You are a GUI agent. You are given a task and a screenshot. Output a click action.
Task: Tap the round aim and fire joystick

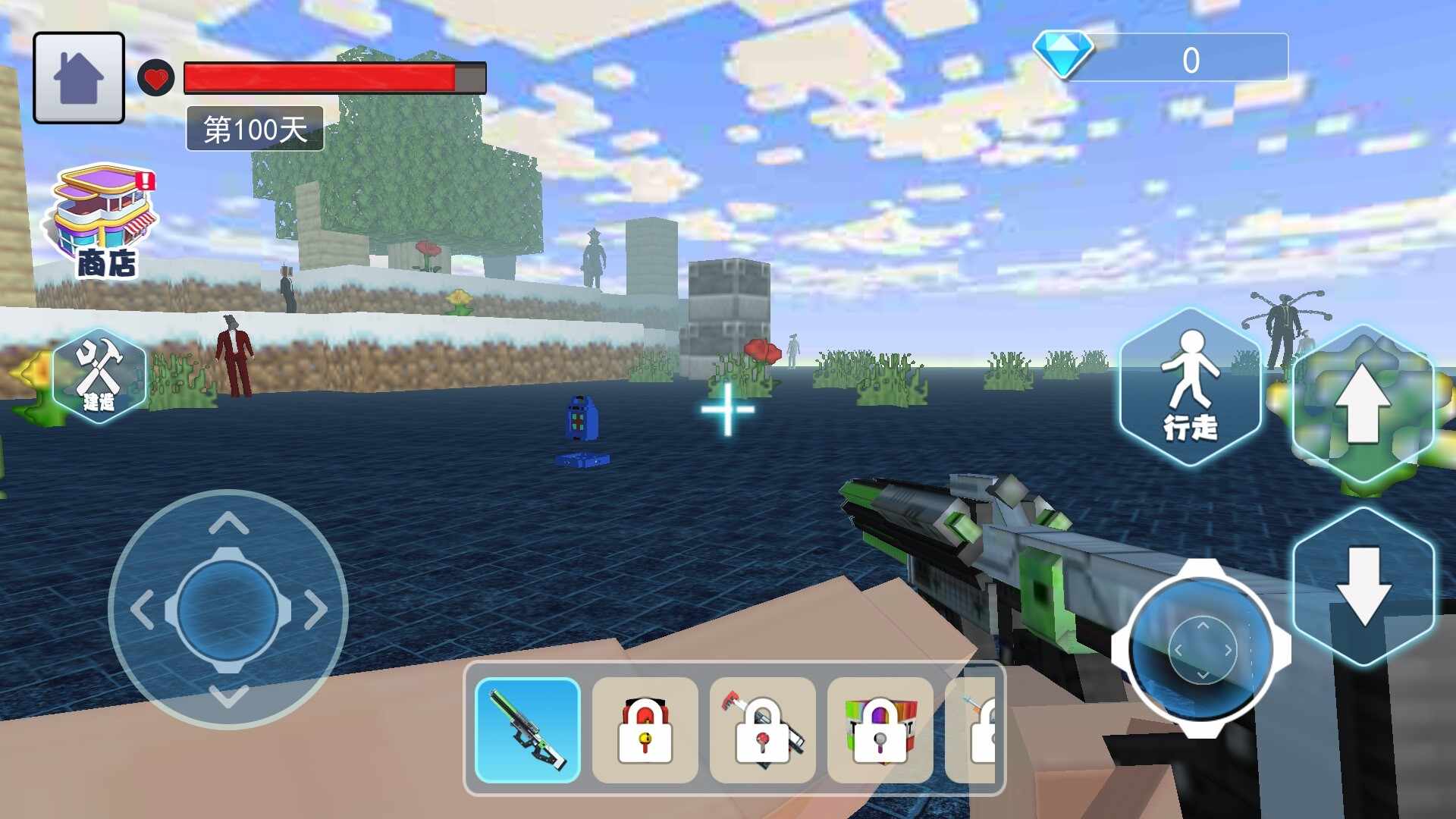(x=1201, y=648)
